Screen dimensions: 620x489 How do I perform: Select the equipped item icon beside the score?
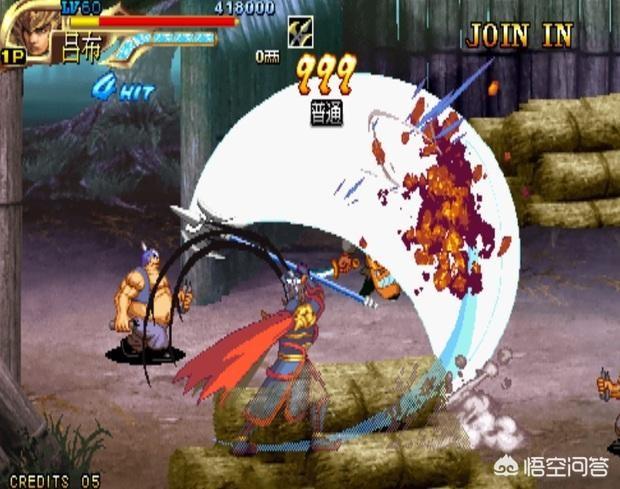[x=299, y=31]
